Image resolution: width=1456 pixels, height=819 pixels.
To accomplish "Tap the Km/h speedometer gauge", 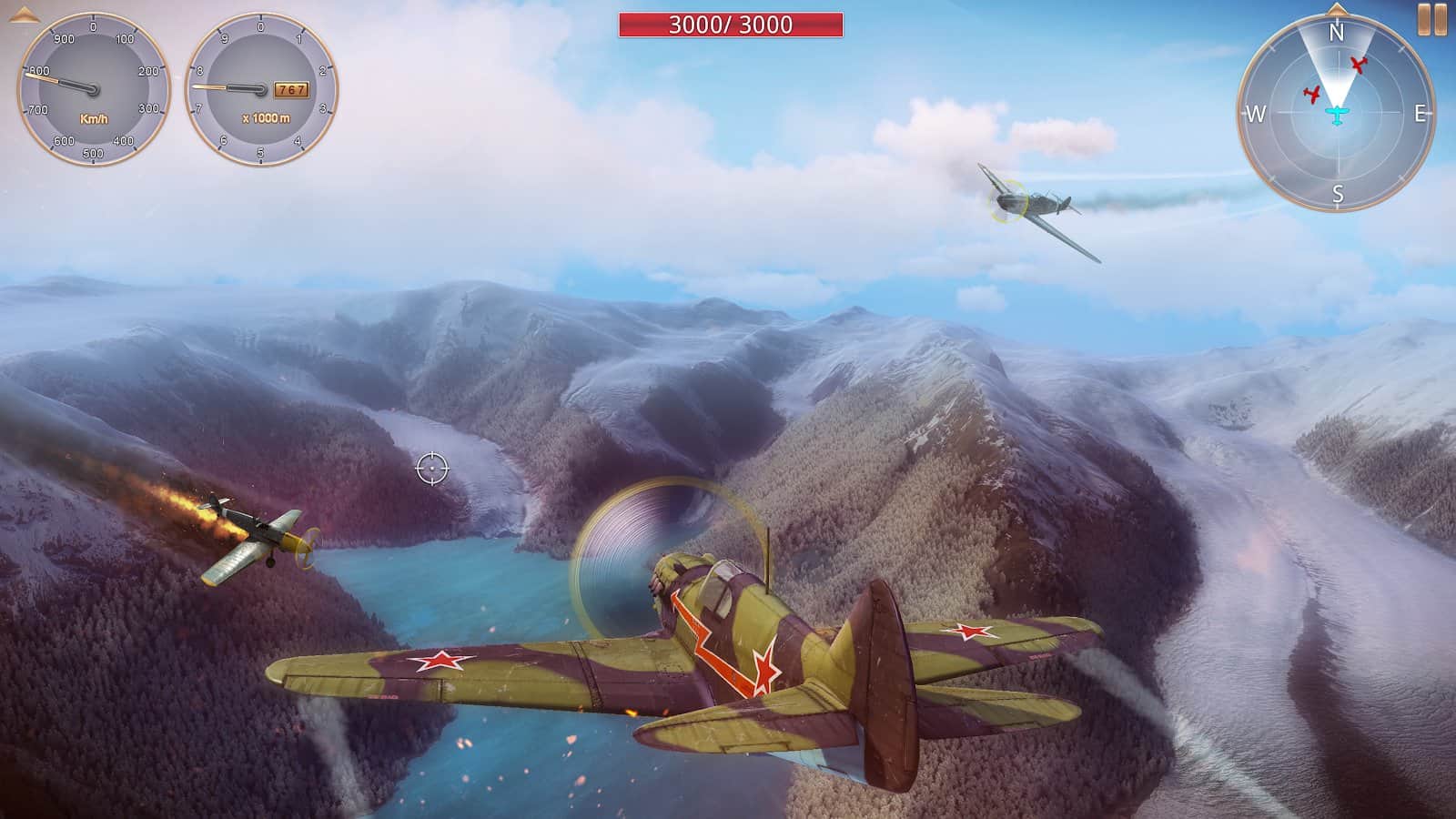I will [x=94, y=89].
